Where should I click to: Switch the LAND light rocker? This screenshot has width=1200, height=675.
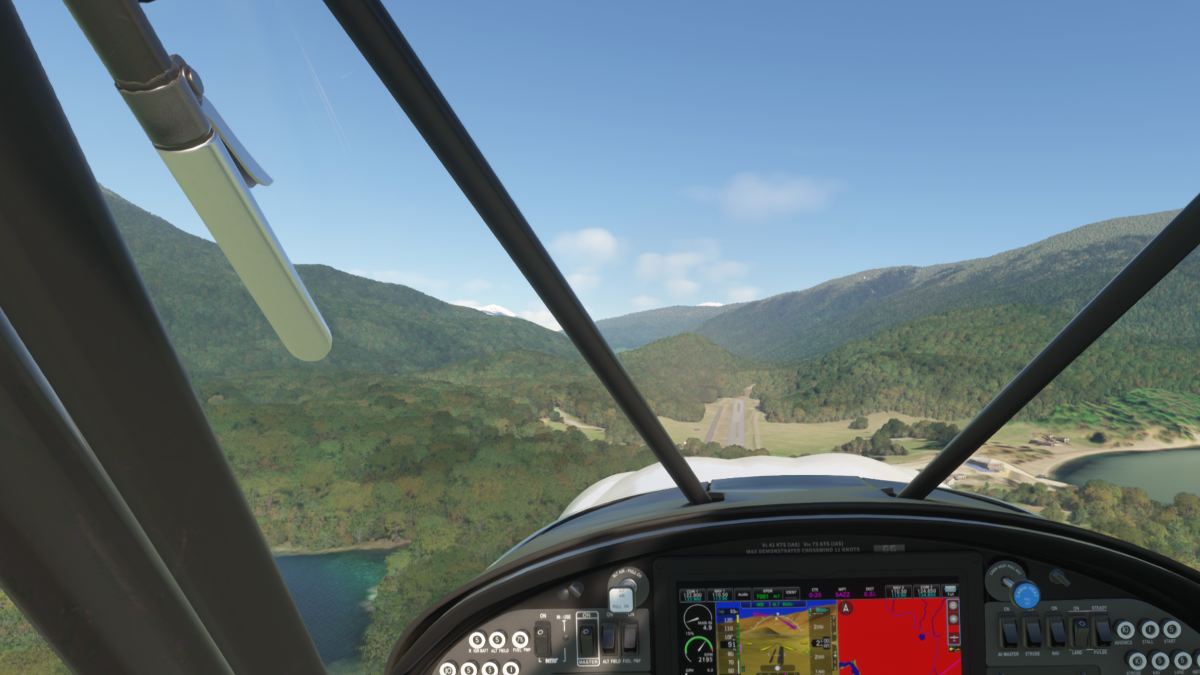pos(1081,632)
